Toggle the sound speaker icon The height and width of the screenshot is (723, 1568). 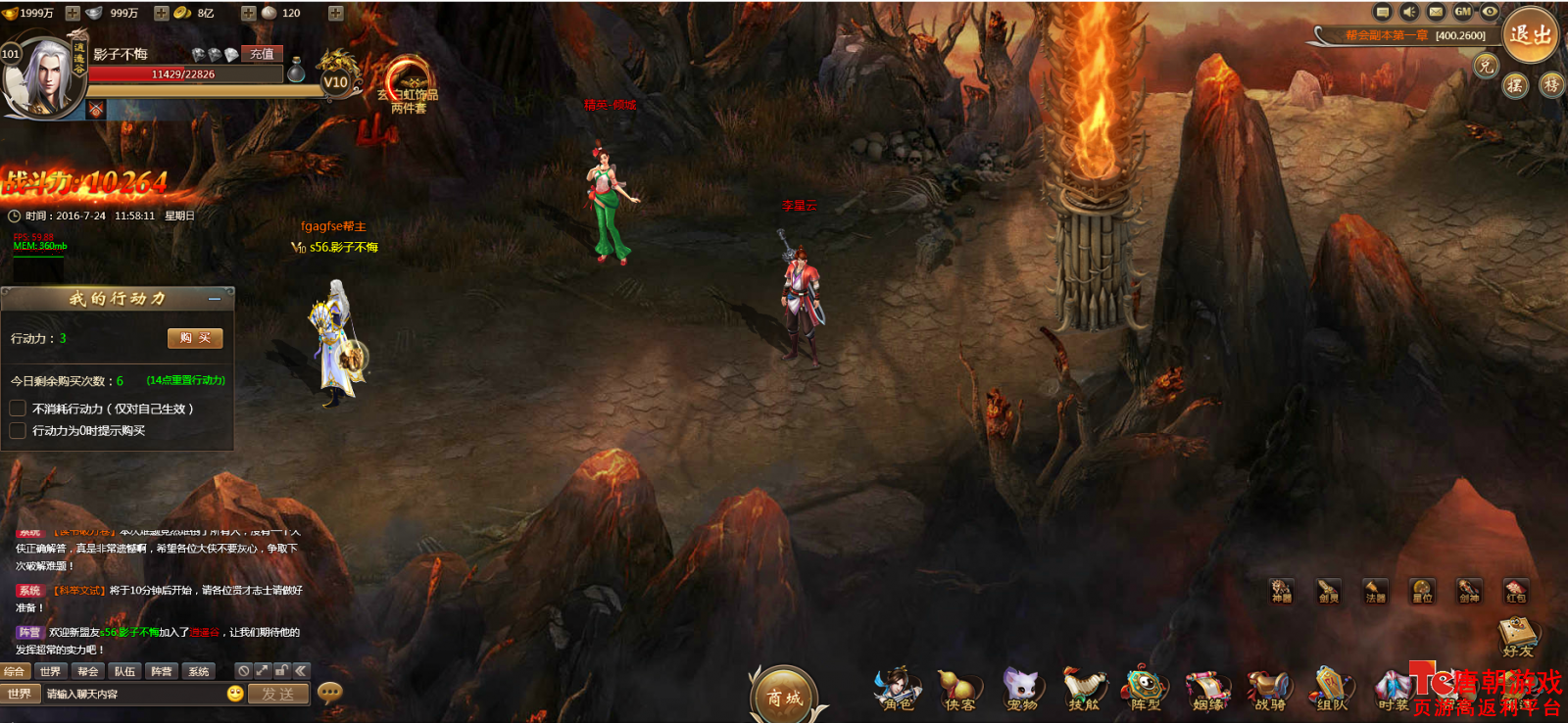[1409, 12]
